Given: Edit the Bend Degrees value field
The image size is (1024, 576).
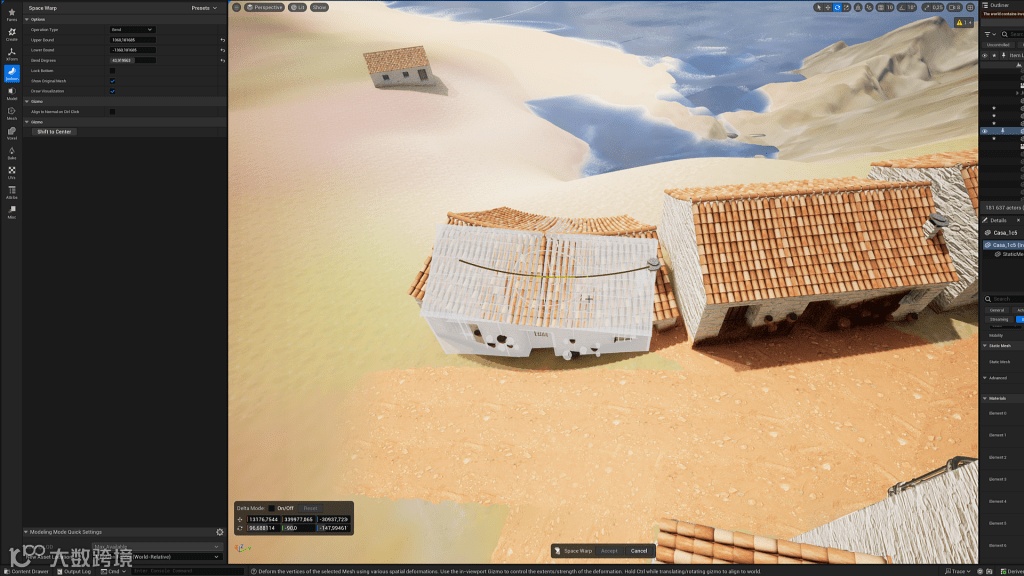Looking at the screenshot, I should [x=132, y=60].
